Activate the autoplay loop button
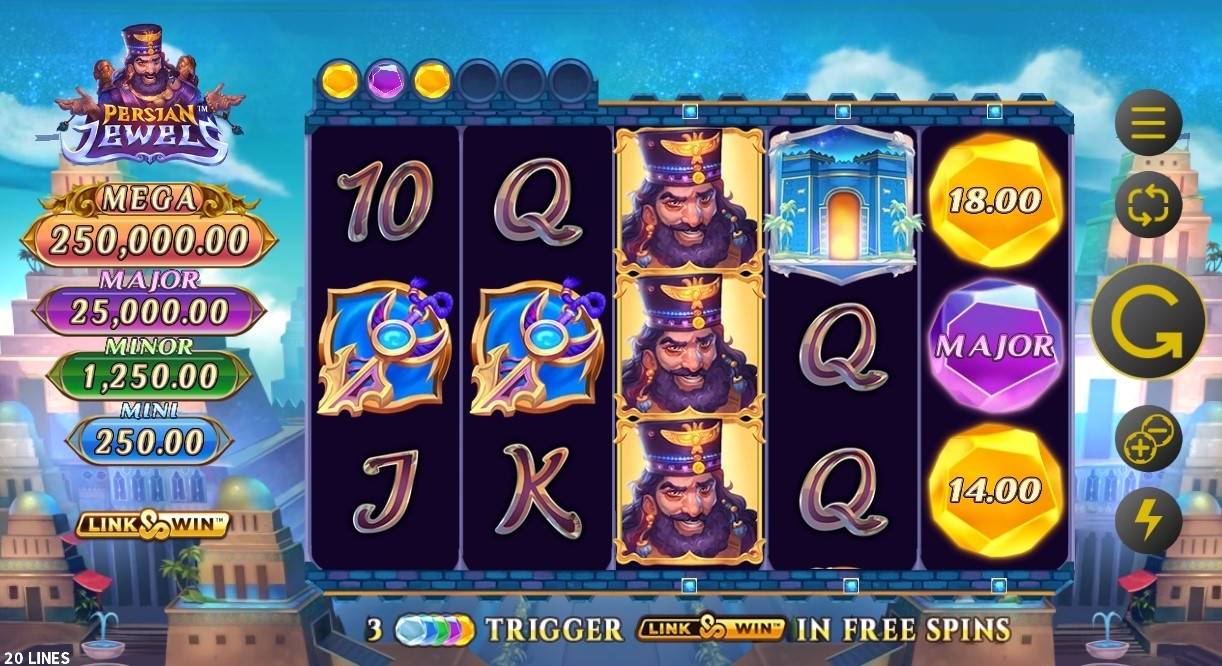The height and width of the screenshot is (666, 1222). point(1148,204)
